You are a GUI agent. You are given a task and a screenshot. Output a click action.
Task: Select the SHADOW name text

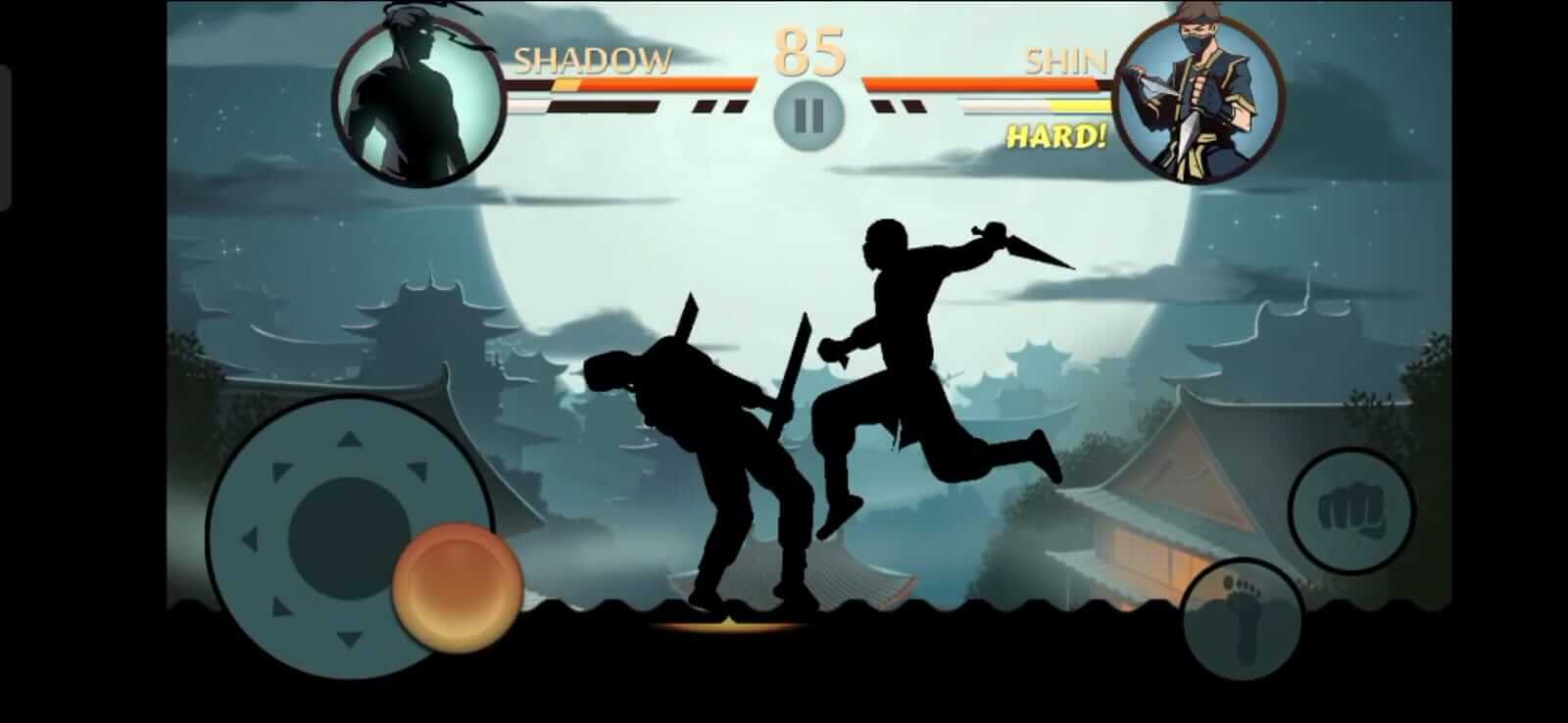[592, 61]
